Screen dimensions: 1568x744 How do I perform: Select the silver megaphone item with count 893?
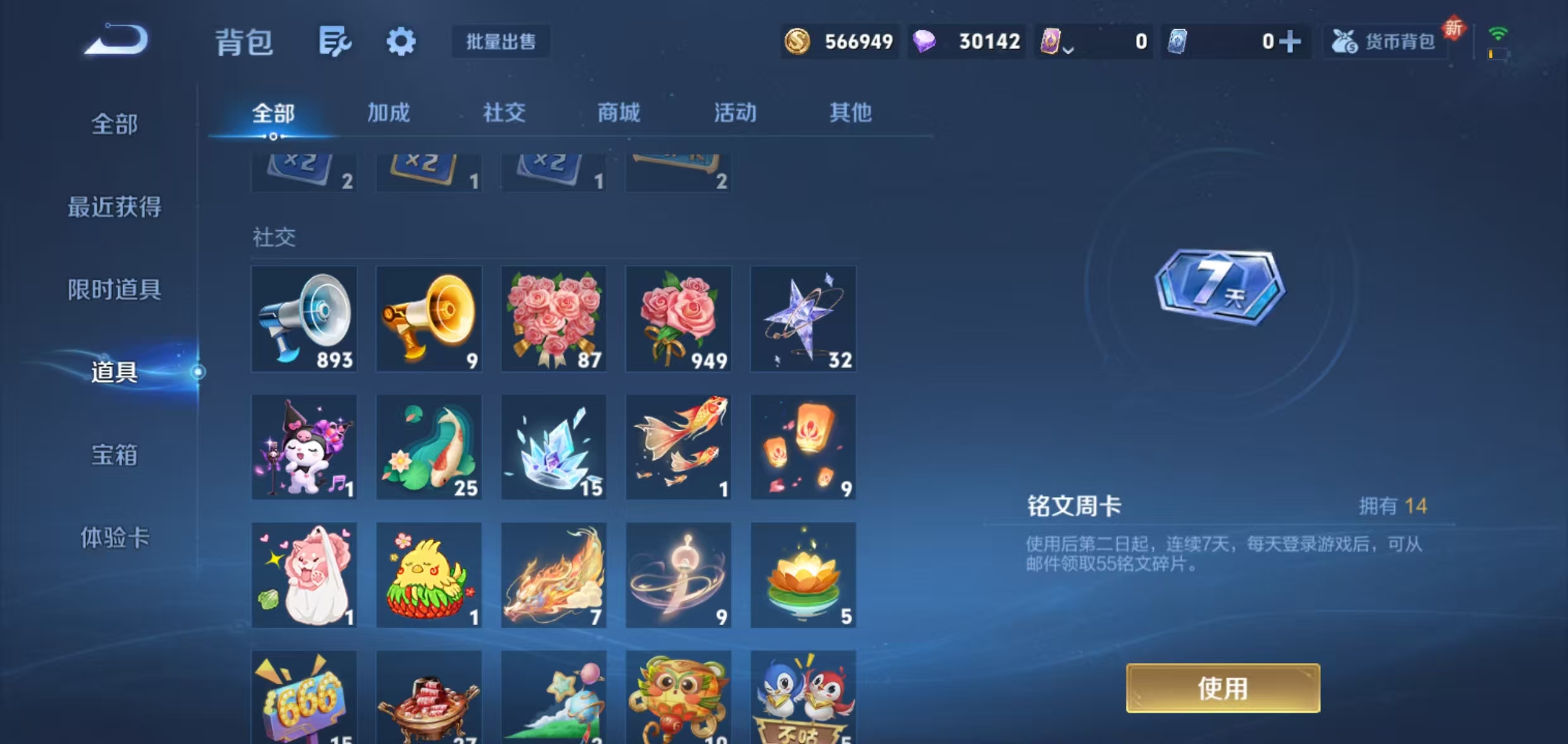pyautogui.click(x=304, y=319)
